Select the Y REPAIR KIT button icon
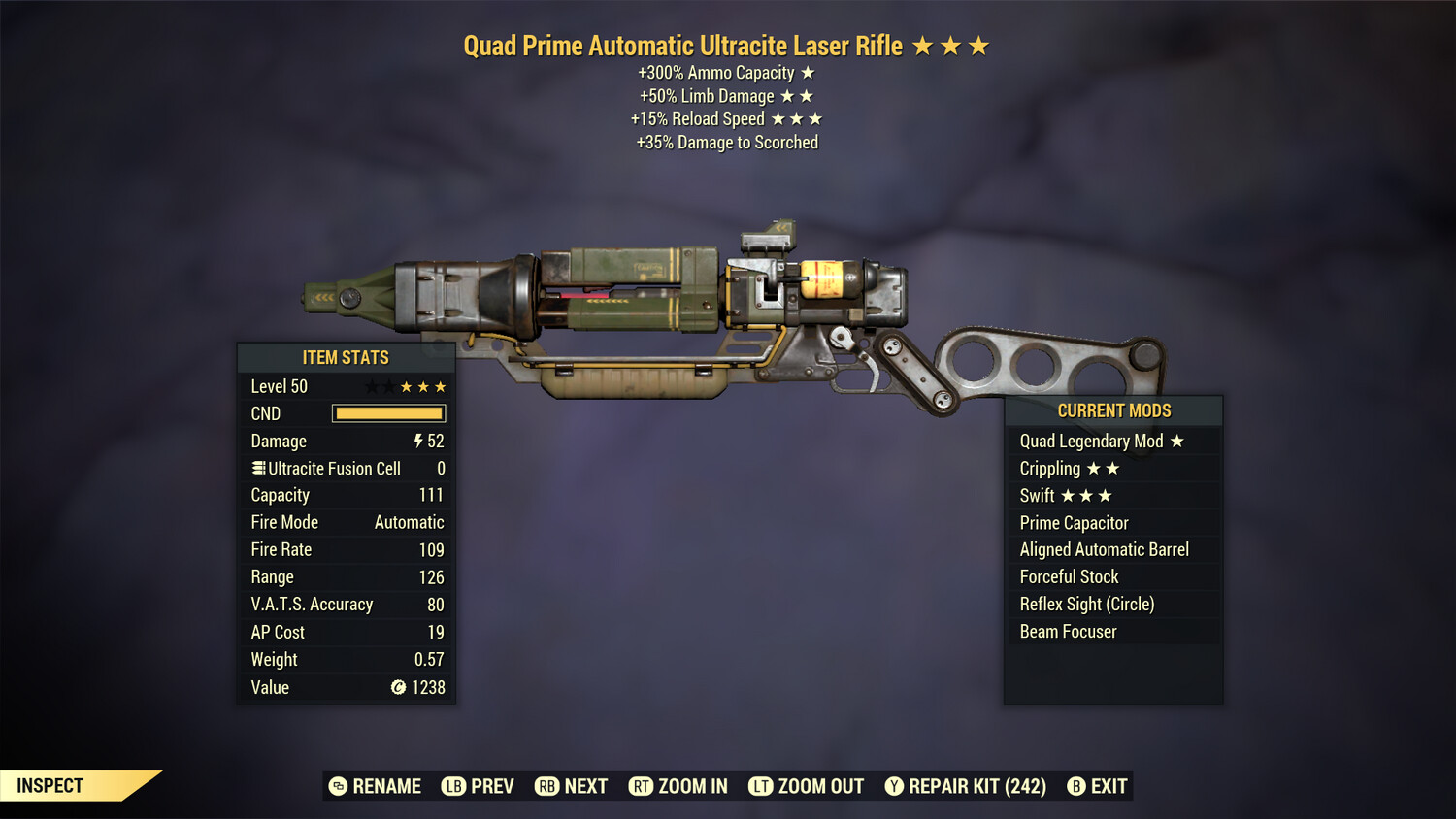This screenshot has height=819, width=1456. 893,786
